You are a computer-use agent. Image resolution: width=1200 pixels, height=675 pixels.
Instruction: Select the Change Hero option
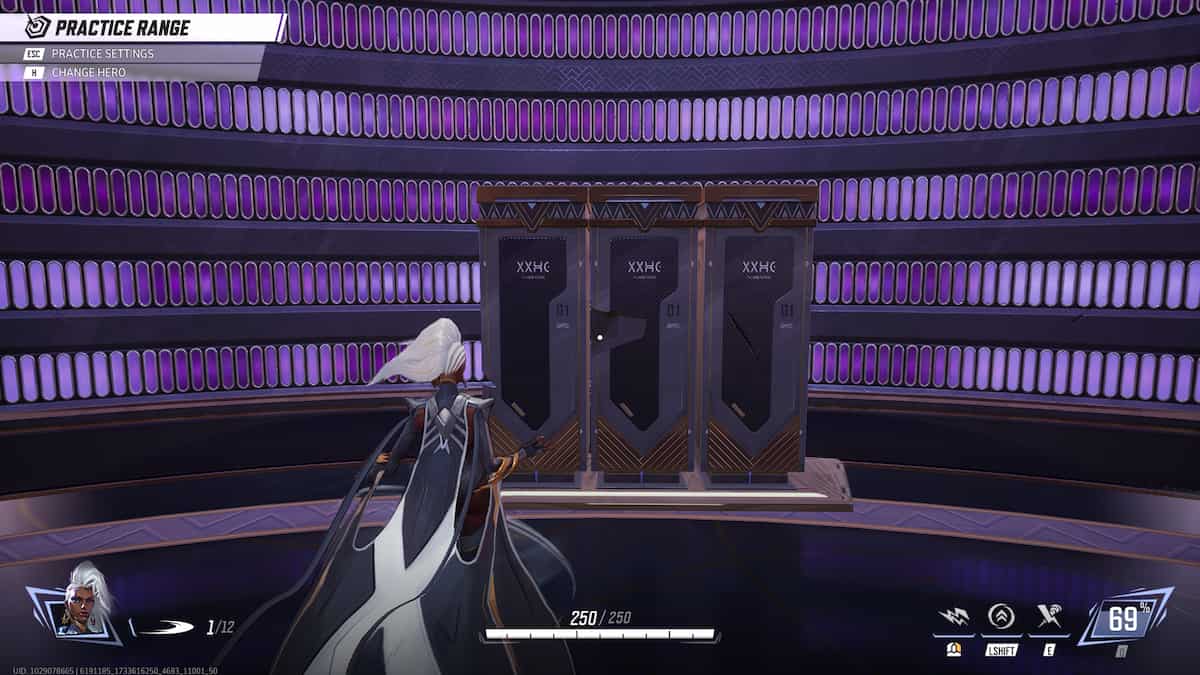89,72
